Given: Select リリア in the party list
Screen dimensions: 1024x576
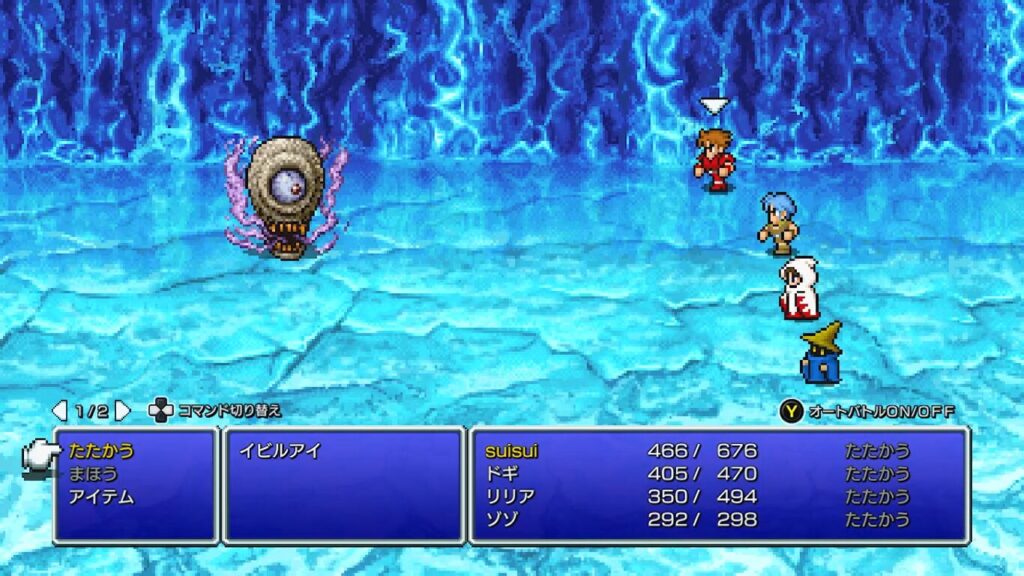Looking at the screenshot, I should 509,497.
